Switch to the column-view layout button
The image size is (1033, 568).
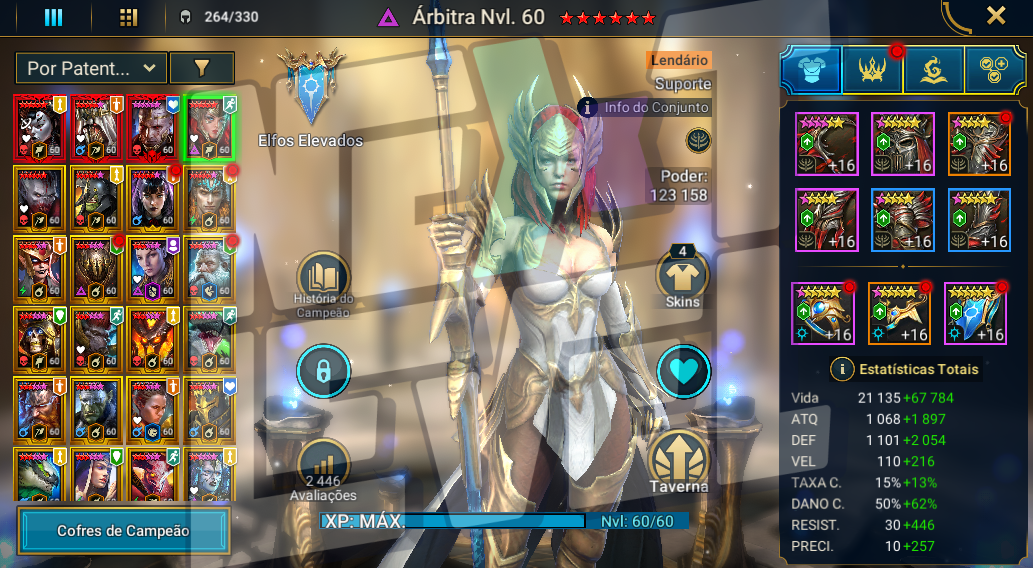pos(53,17)
